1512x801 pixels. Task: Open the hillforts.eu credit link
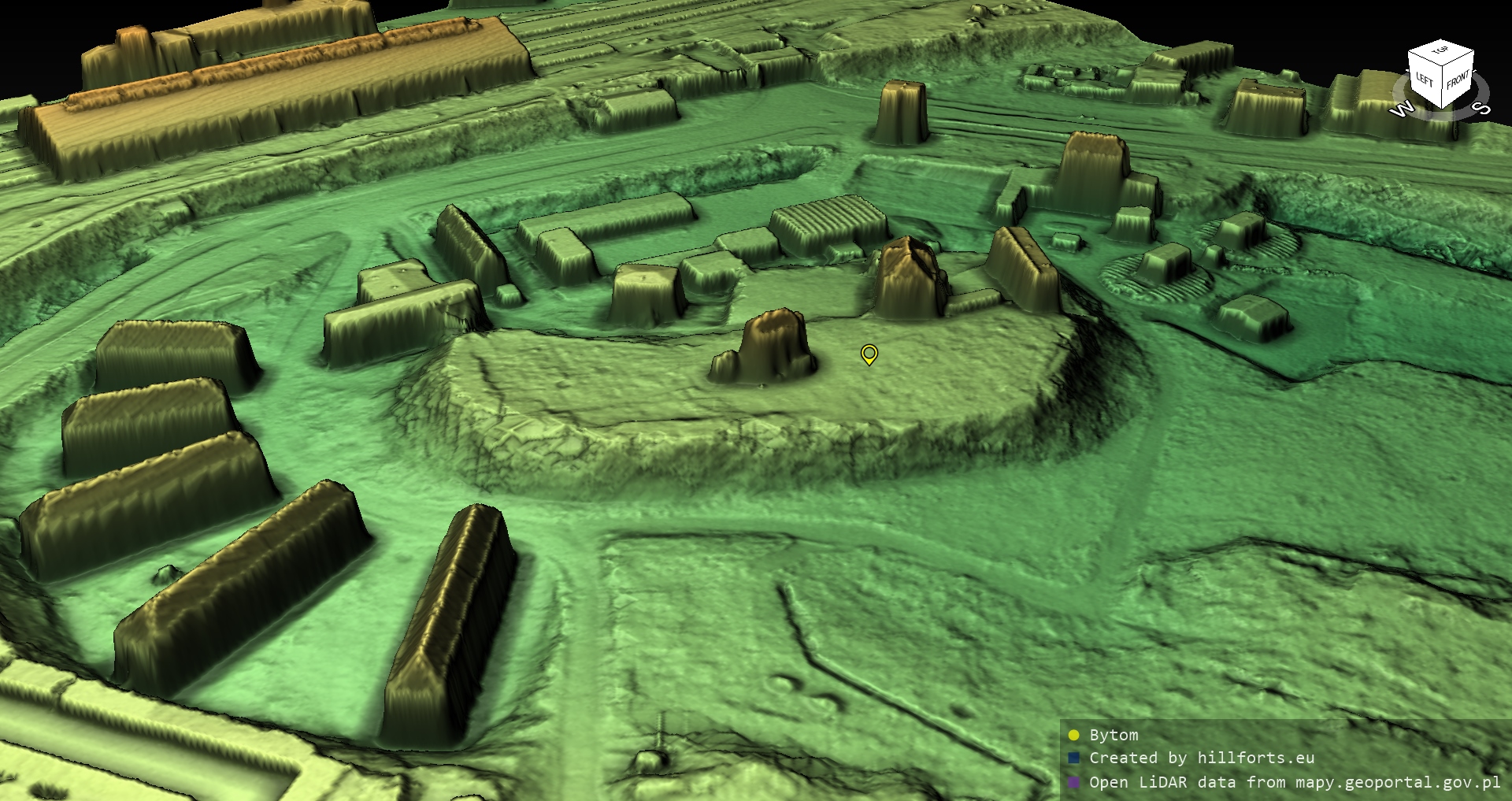point(1255,758)
